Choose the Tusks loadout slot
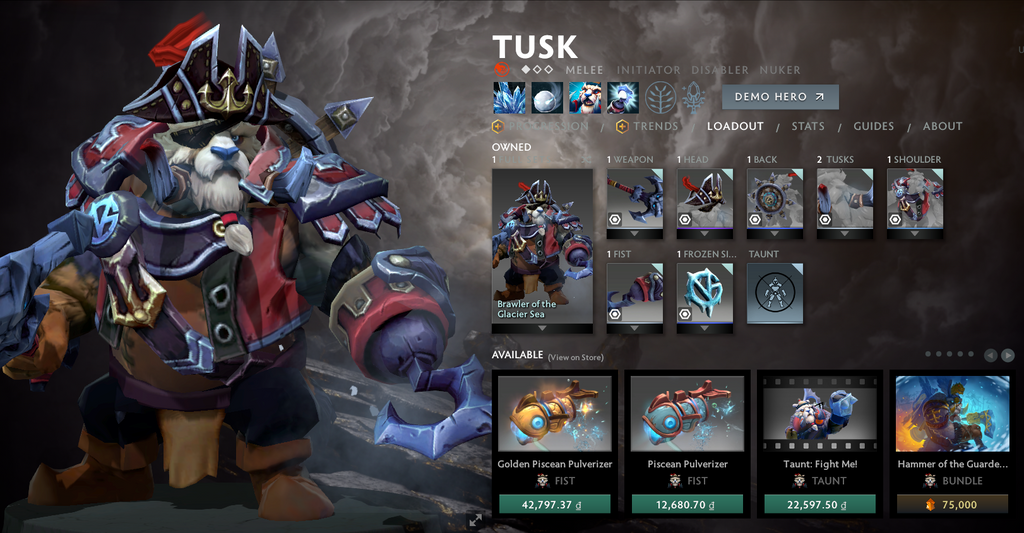This screenshot has width=1024, height=533. click(845, 198)
